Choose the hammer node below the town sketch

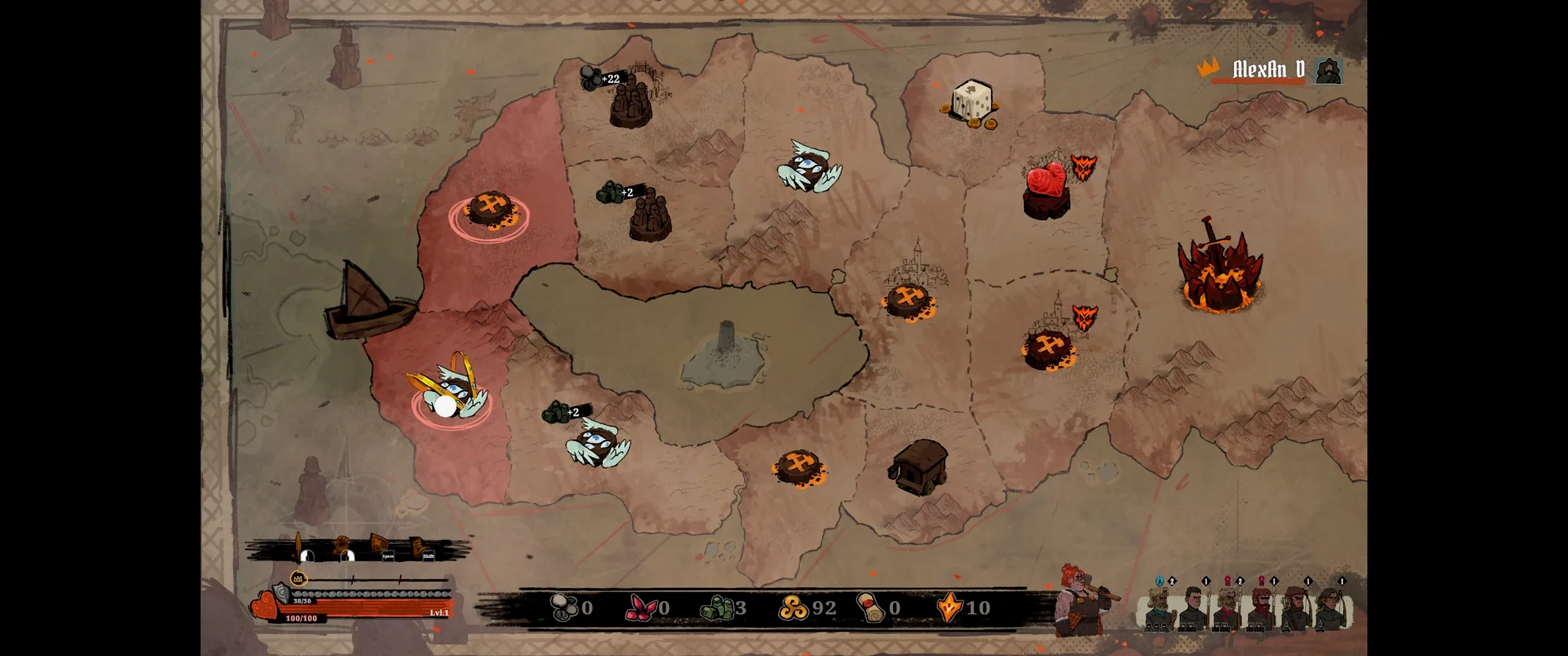908,301
